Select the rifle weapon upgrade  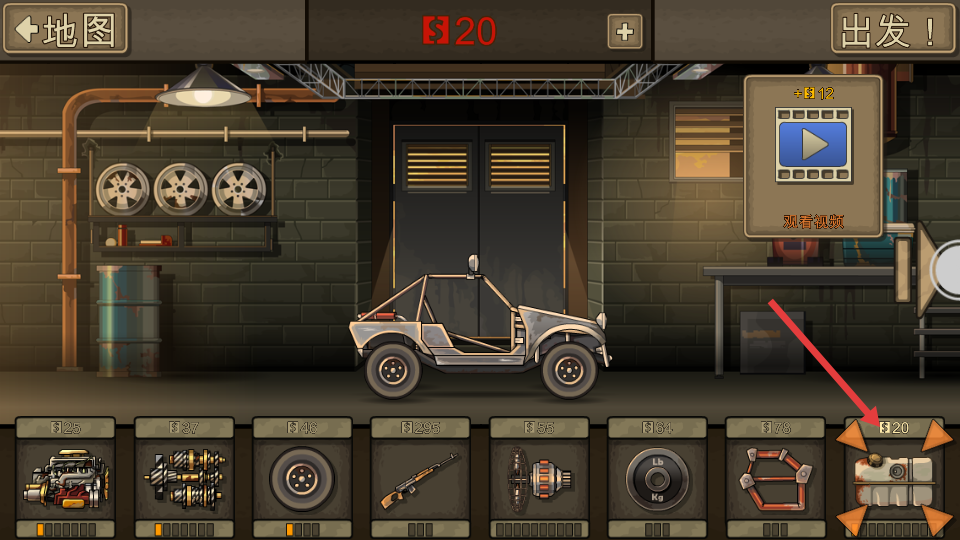point(420,478)
